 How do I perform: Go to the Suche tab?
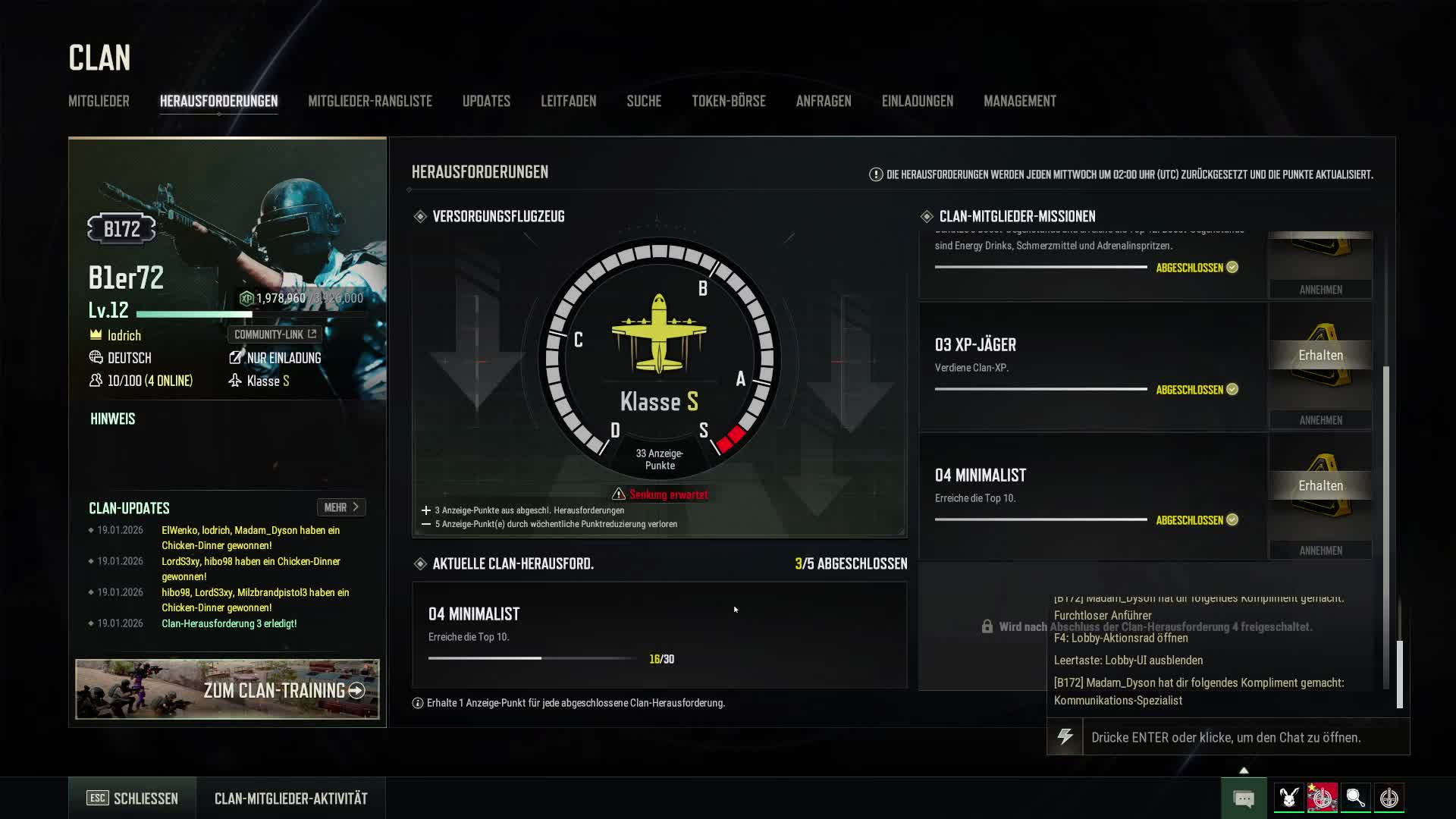(644, 101)
